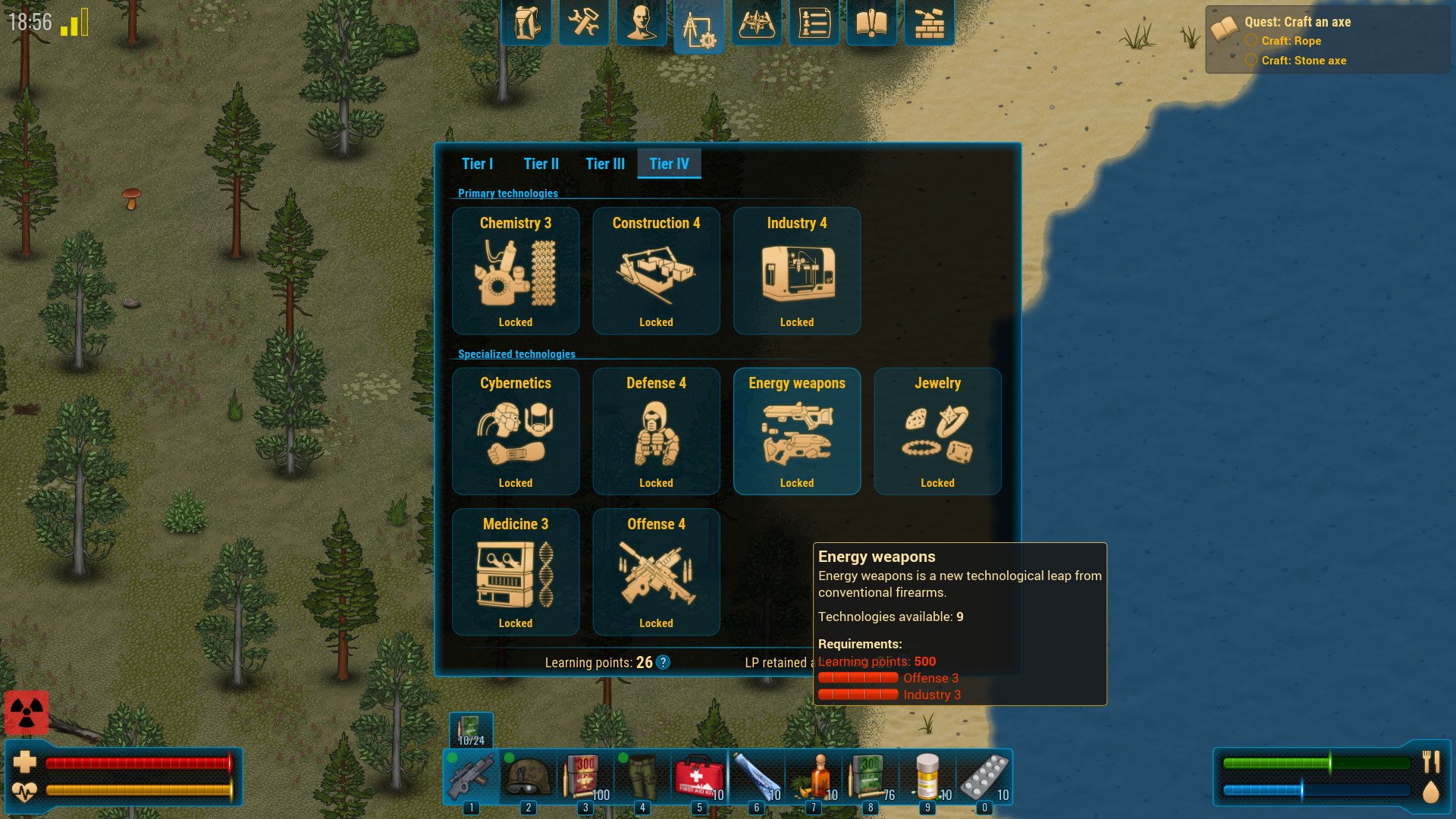Click the learning points help question mark
Viewport: 1456px width, 819px height.
tap(663, 663)
